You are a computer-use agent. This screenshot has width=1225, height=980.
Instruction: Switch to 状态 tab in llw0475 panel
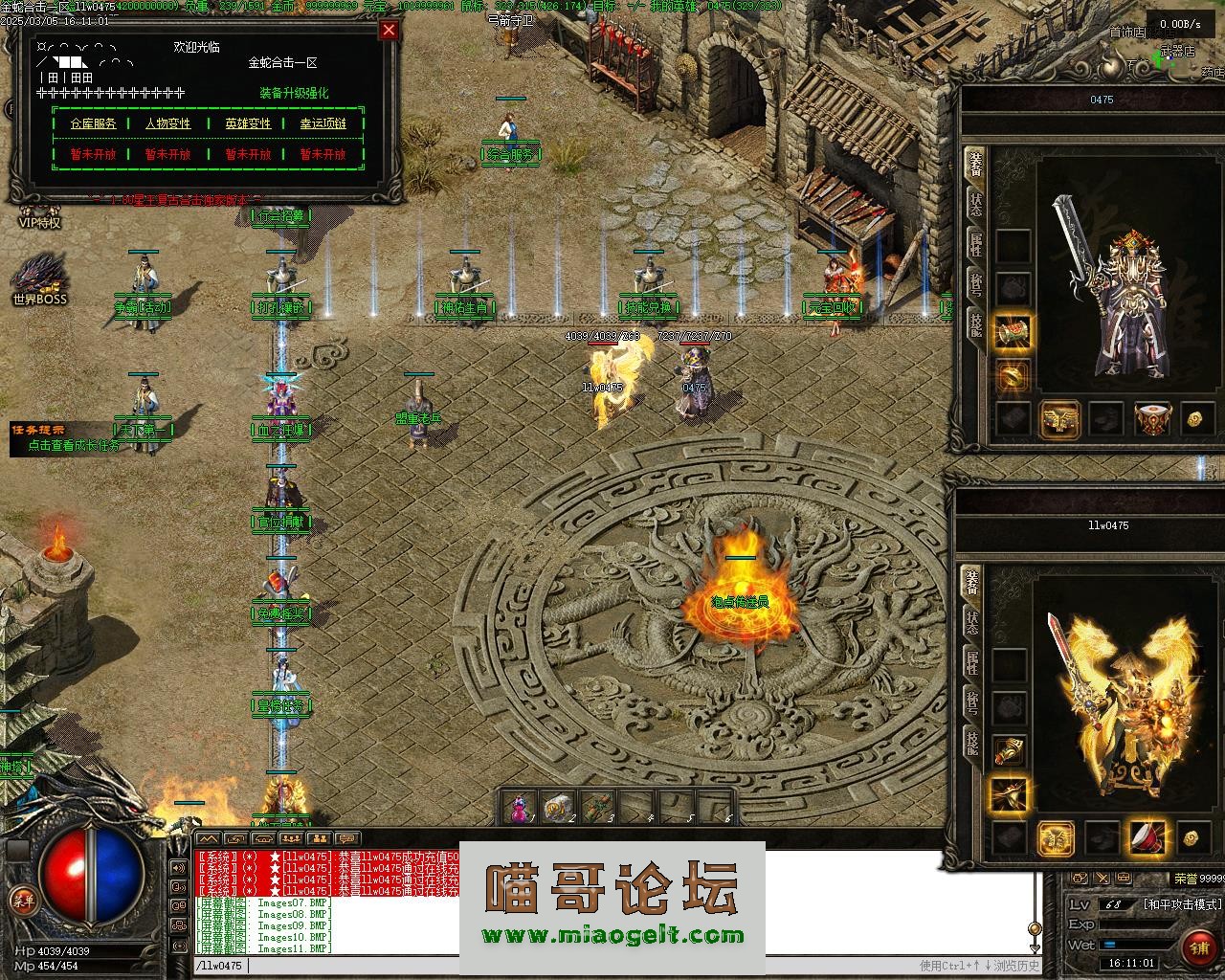point(971,624)
